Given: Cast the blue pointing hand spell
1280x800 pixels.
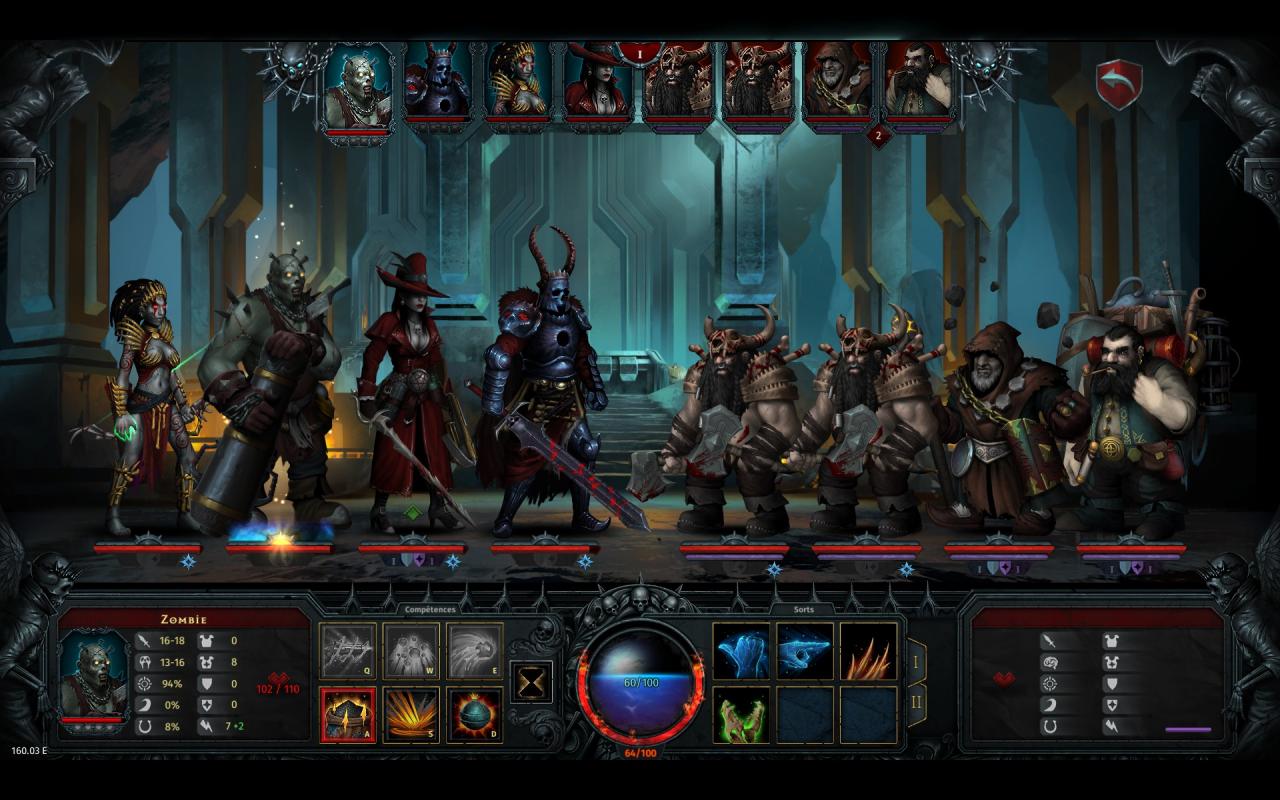Looking at the screenshot, I should point(805,651).
